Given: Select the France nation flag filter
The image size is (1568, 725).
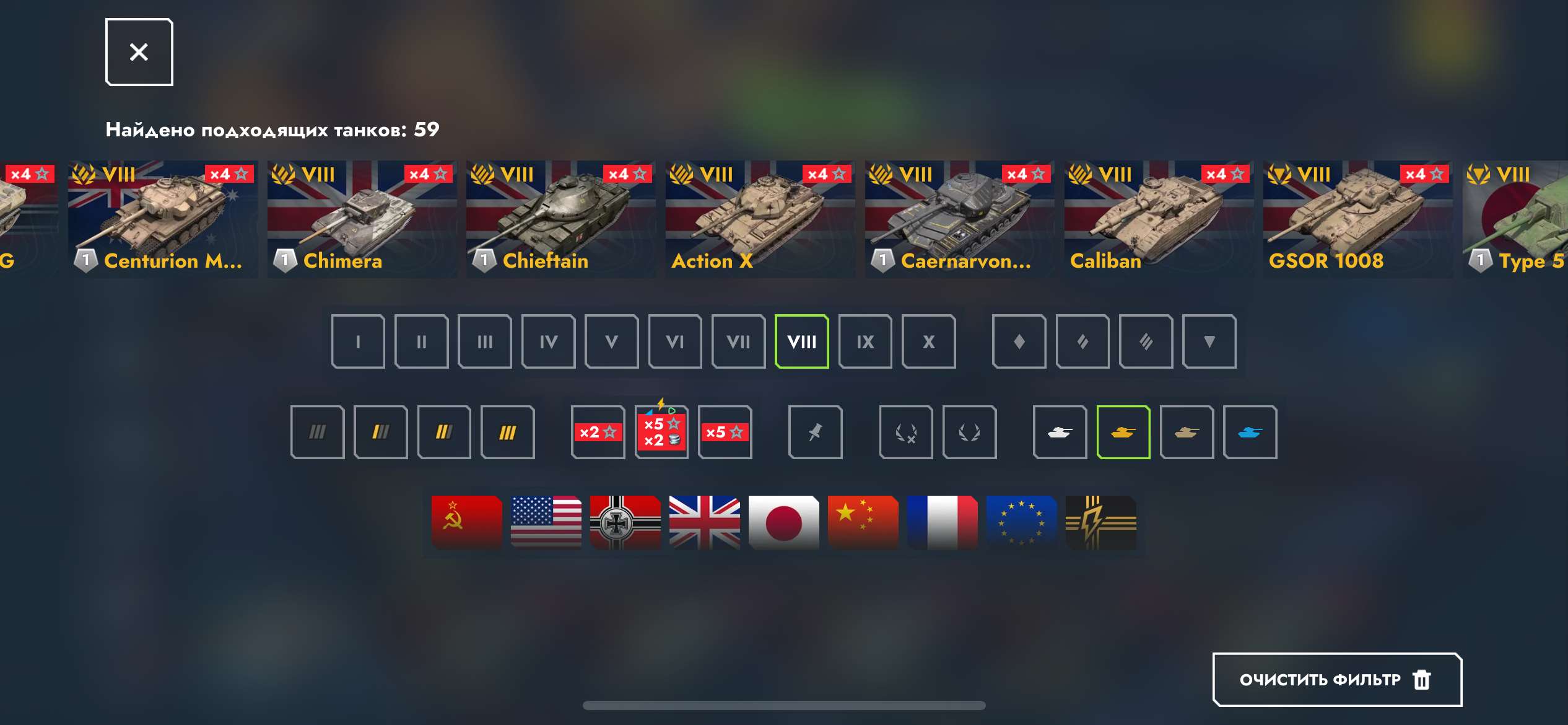Looking at the screenshot, I should click(x=942, y=522).
